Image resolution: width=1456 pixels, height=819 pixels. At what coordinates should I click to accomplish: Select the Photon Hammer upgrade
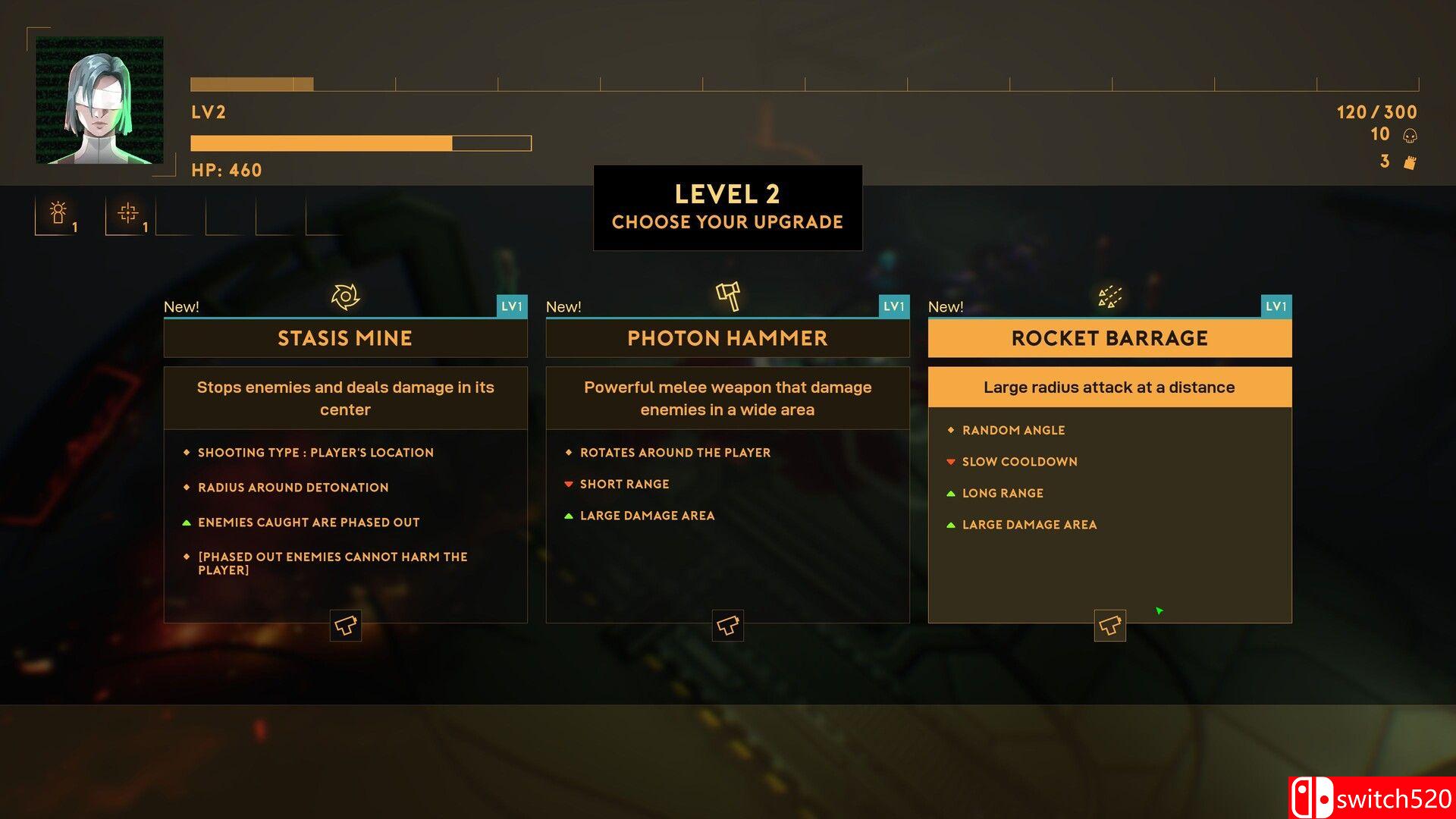click(727, 338)
